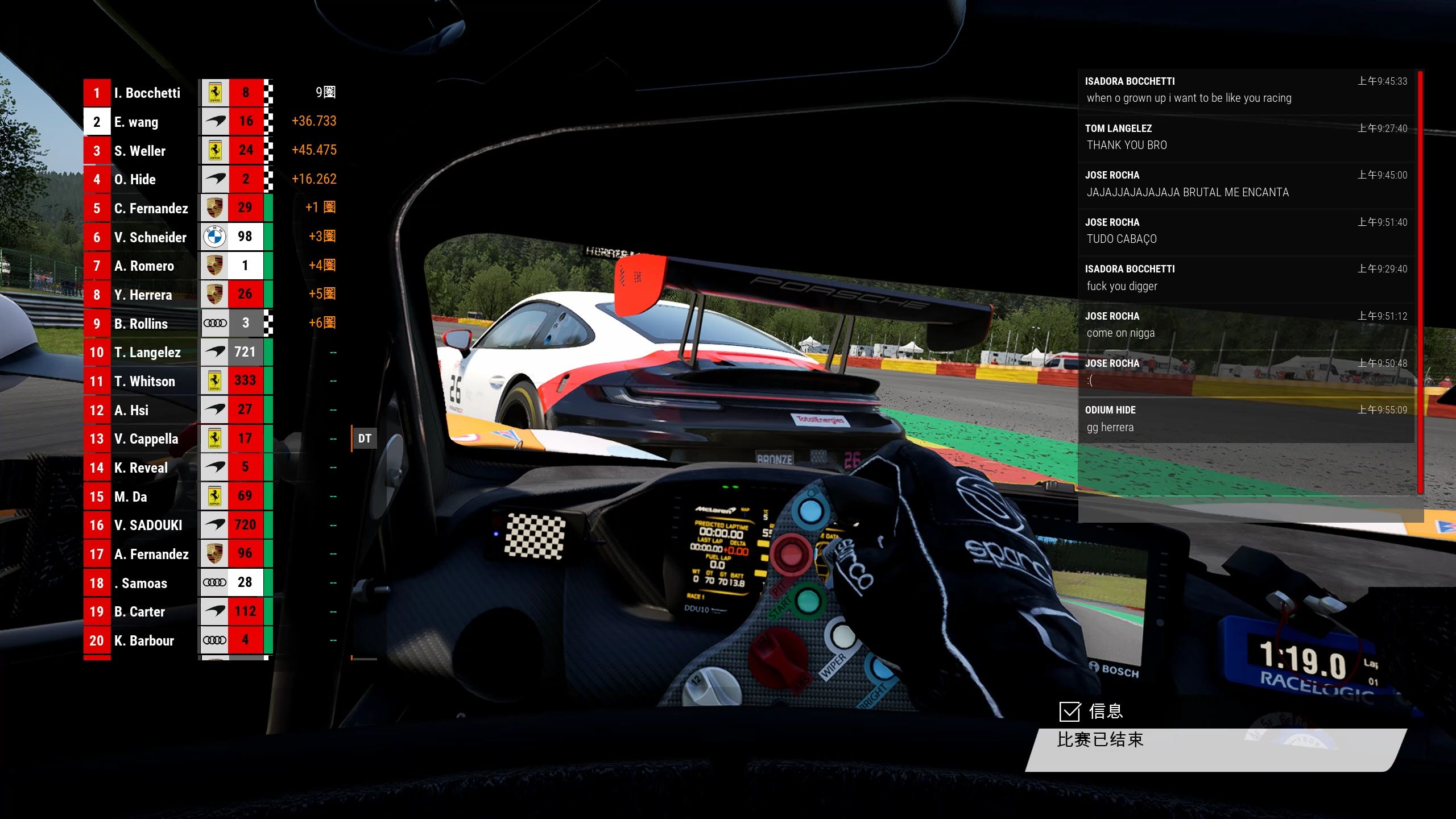The image size is (1456, 819).
Task: Pick V. SADOUKI from the driver list
Action: (x=148, y=525)
